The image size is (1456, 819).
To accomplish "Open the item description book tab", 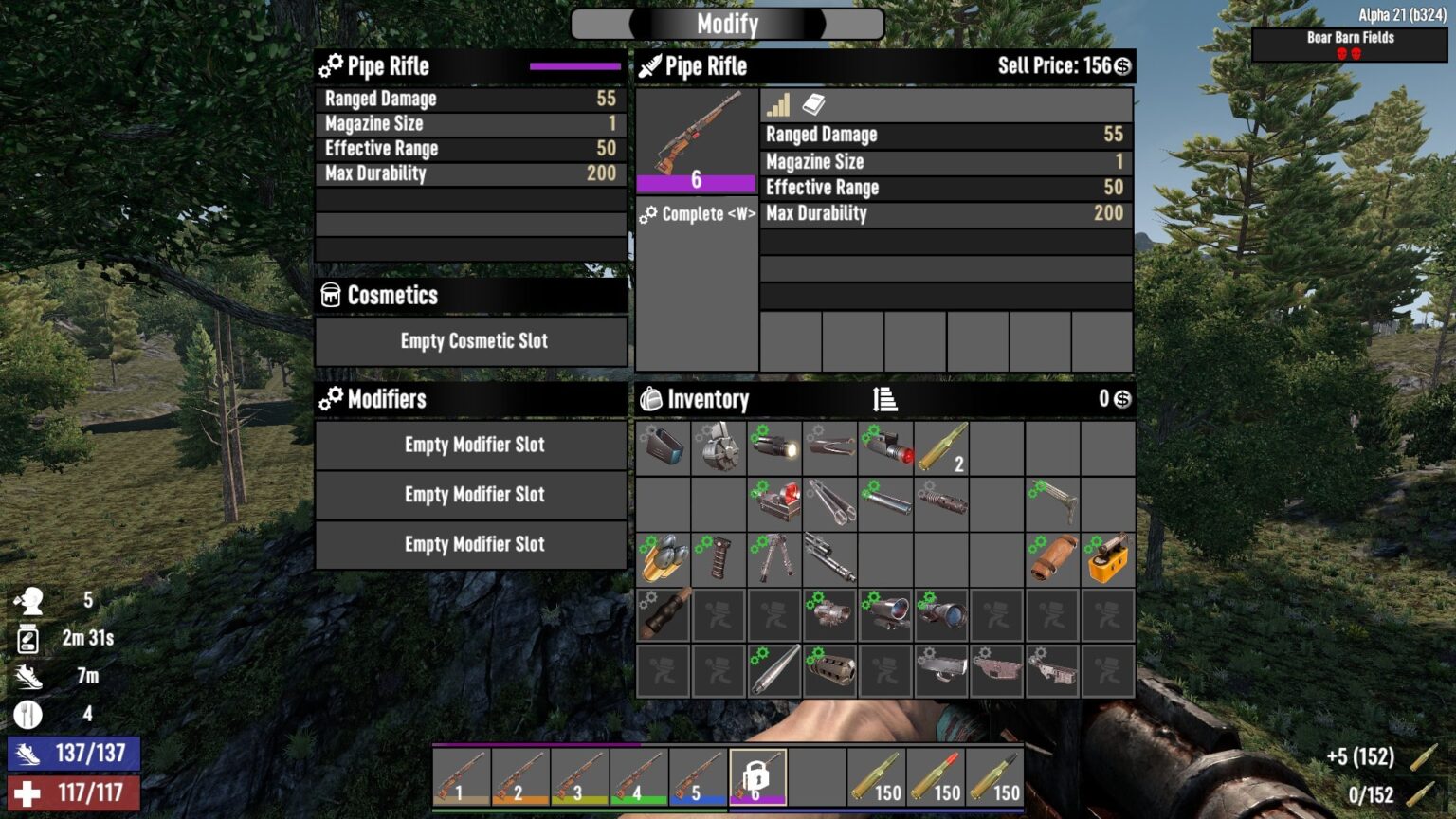I will pyautogui.click(x=812, y=105).
